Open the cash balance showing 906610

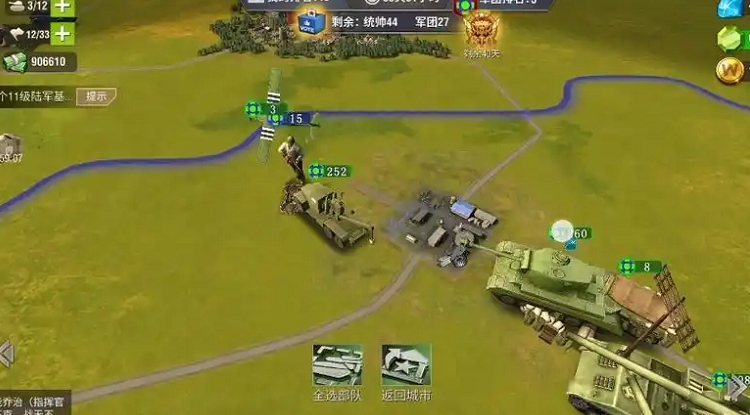coord(39,62)
